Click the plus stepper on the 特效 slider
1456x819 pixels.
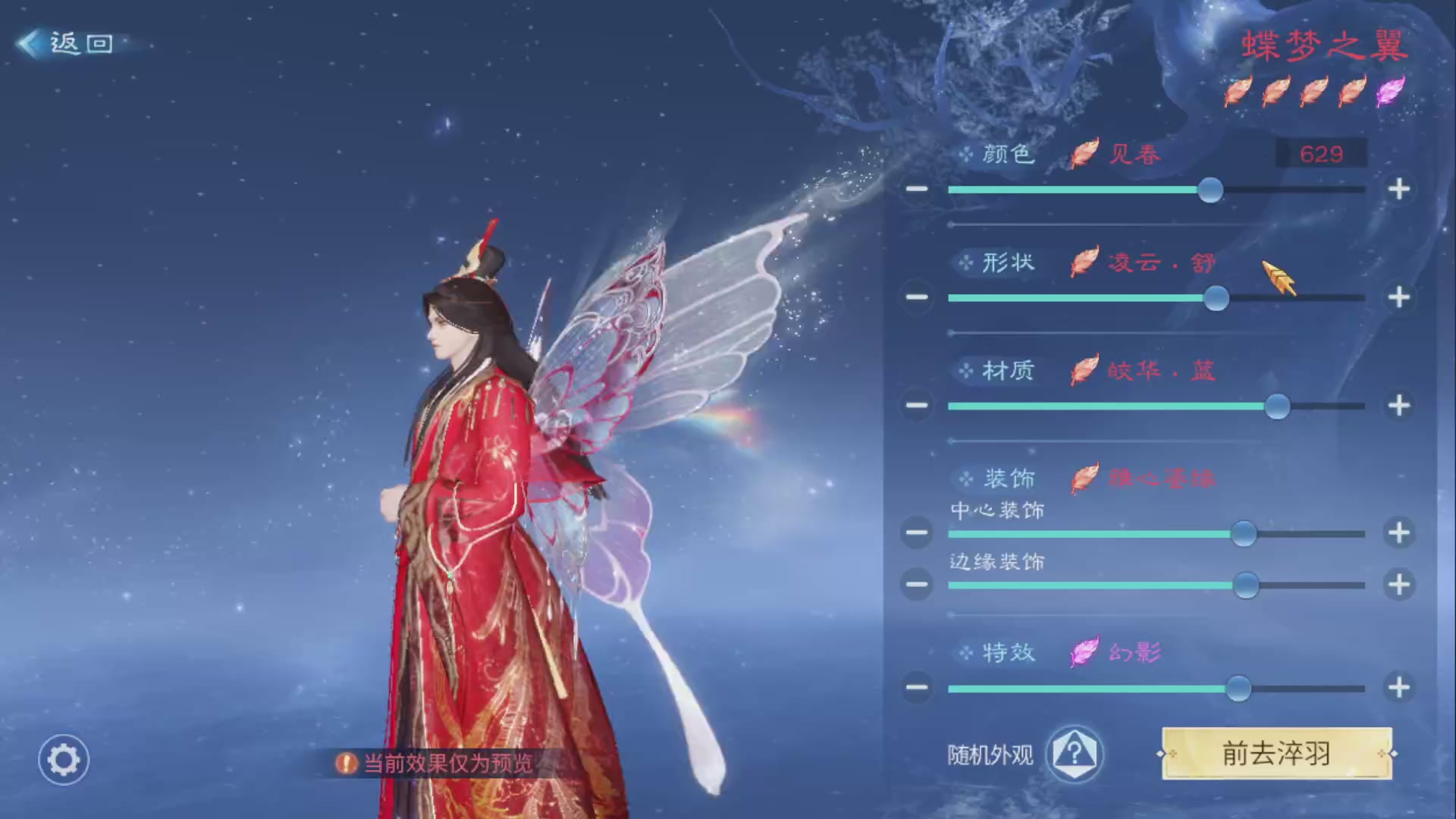(x=1398, y=689)
